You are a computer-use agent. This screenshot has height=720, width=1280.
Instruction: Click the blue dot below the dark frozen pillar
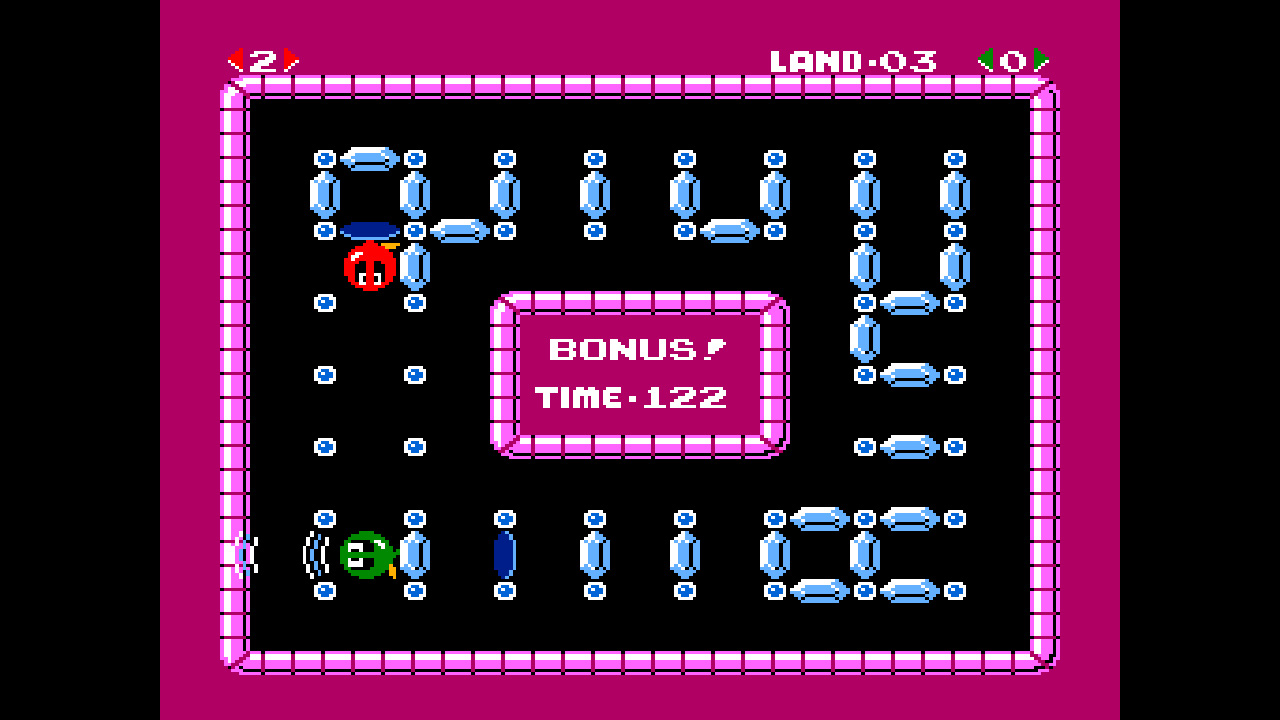(504, 592)
